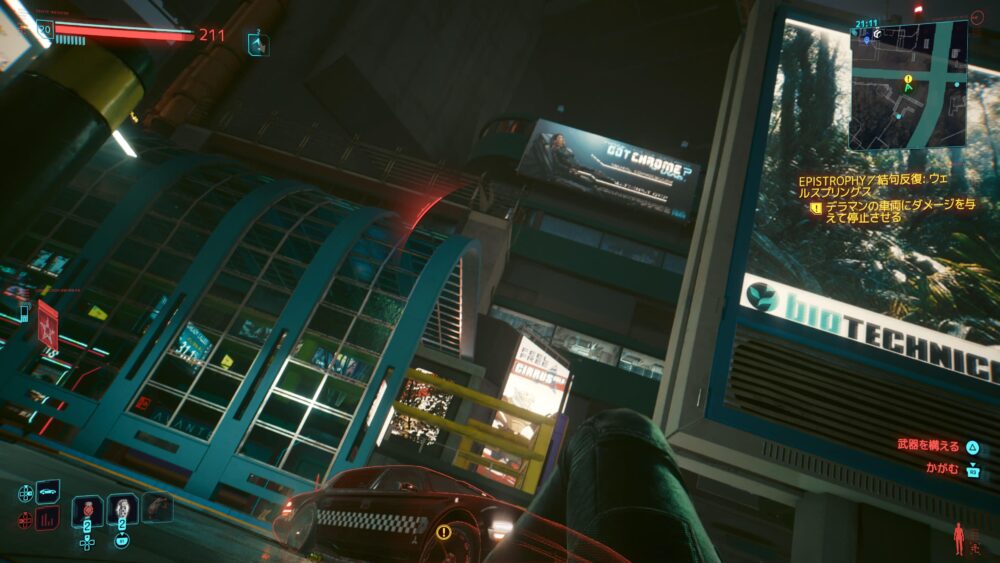This screenshot has height=563, width=1000.
Task: Click the yellow exclamation marker on the taxi
Action: click(x=443, y=532)
